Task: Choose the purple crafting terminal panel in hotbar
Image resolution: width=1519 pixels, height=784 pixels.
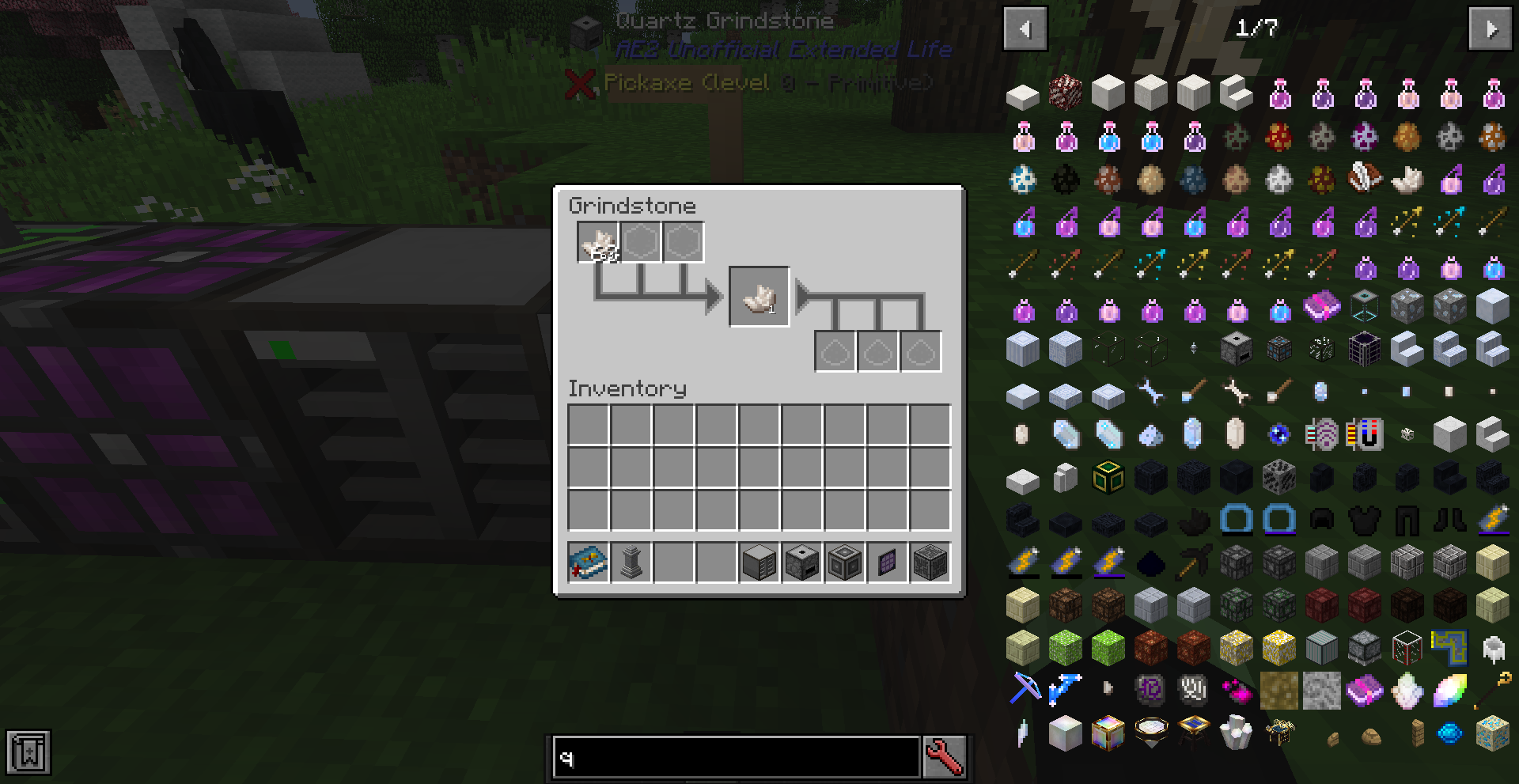Action: (887, 562)
